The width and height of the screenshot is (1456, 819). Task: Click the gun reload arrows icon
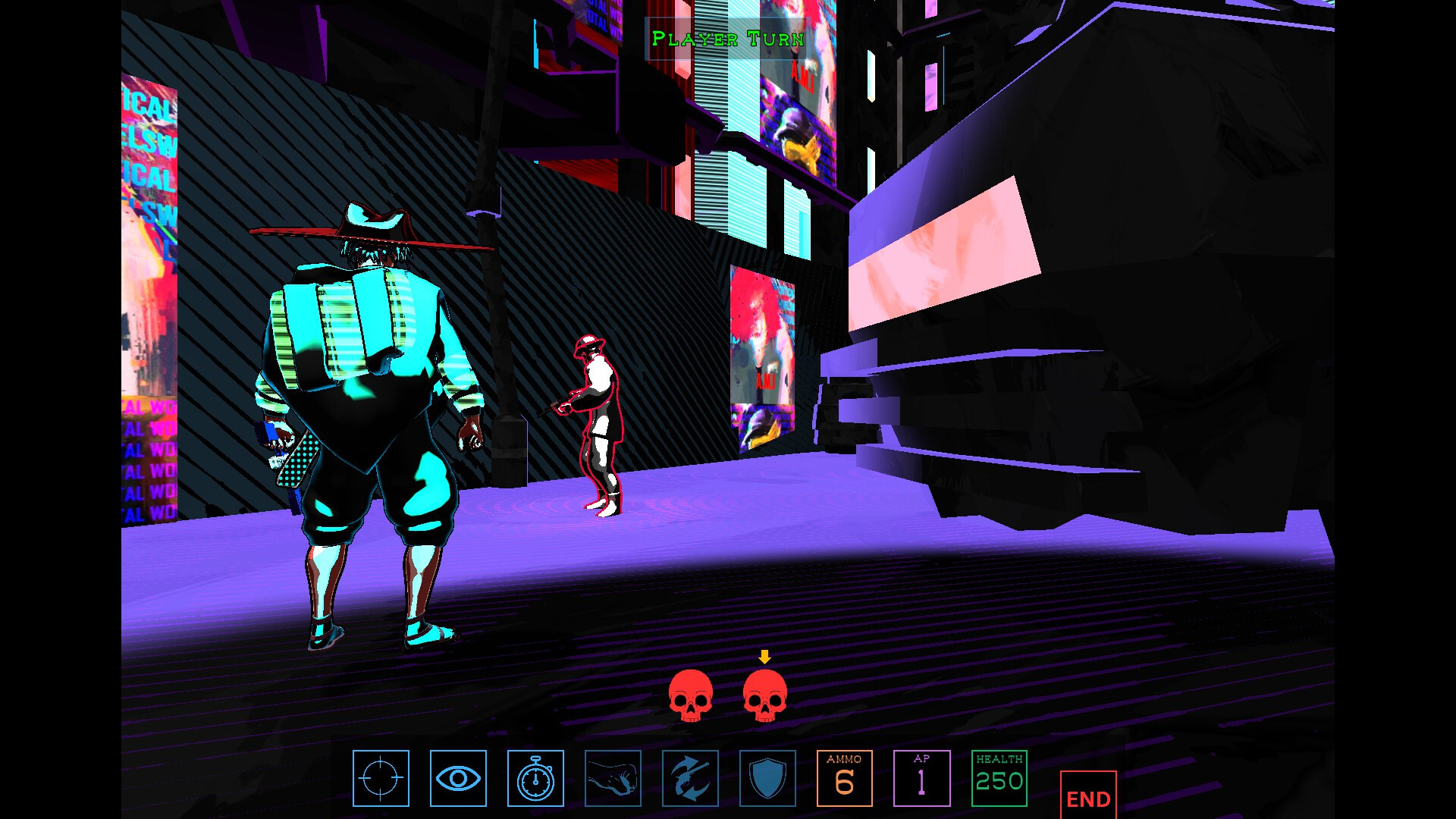[690, 778]
